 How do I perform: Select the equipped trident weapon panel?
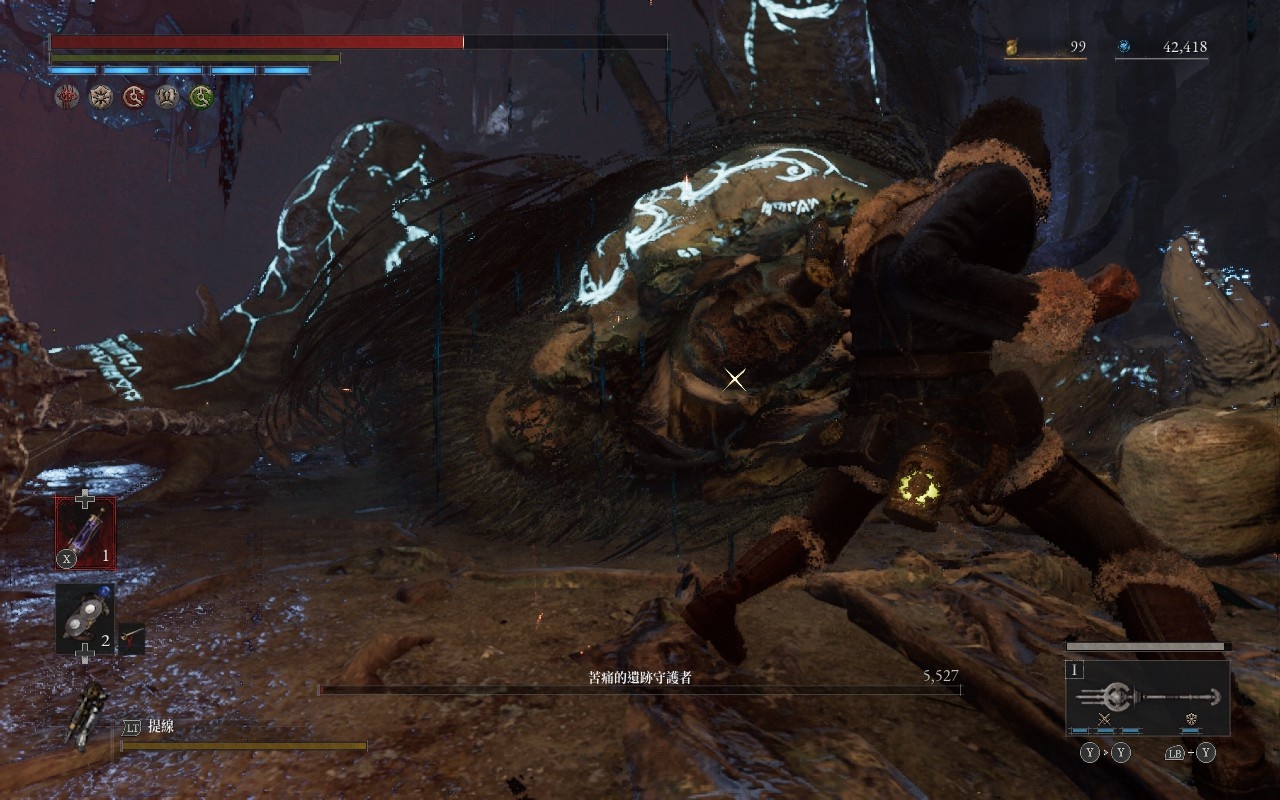(1147, 697)
